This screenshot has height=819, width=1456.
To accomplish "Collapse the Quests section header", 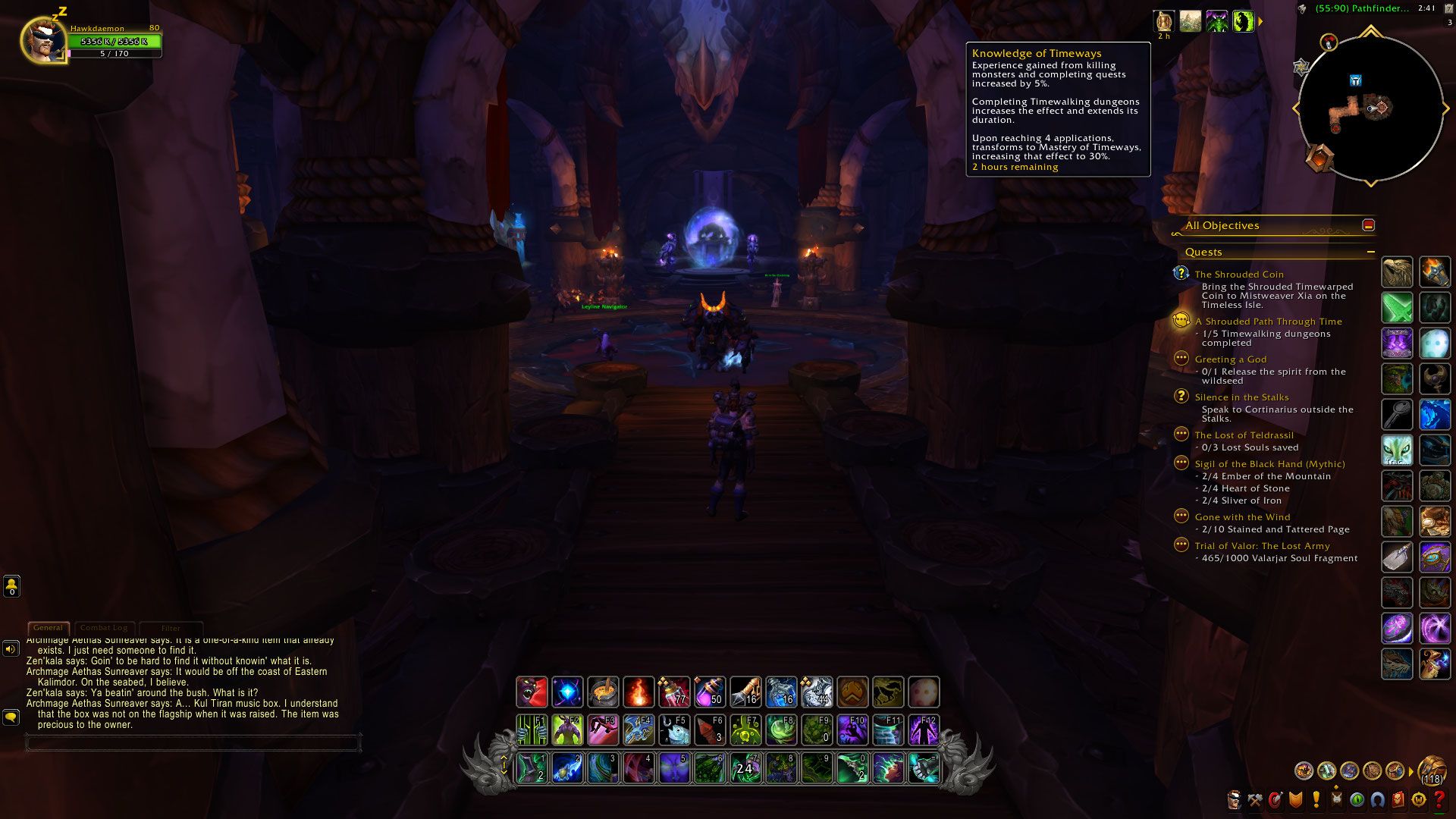I will coord(1370,252).
